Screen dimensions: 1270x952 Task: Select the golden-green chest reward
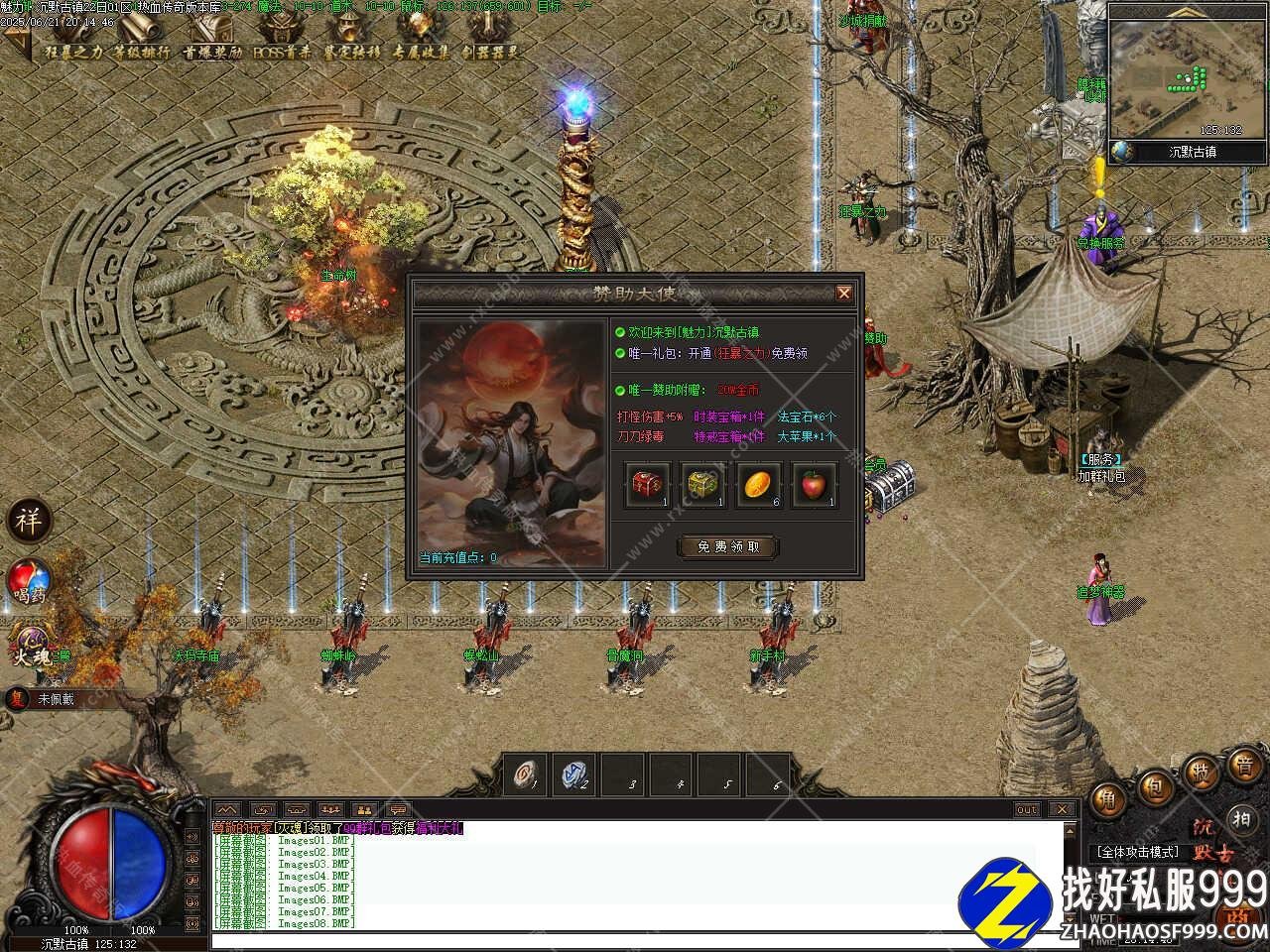(x=702, y=485)
